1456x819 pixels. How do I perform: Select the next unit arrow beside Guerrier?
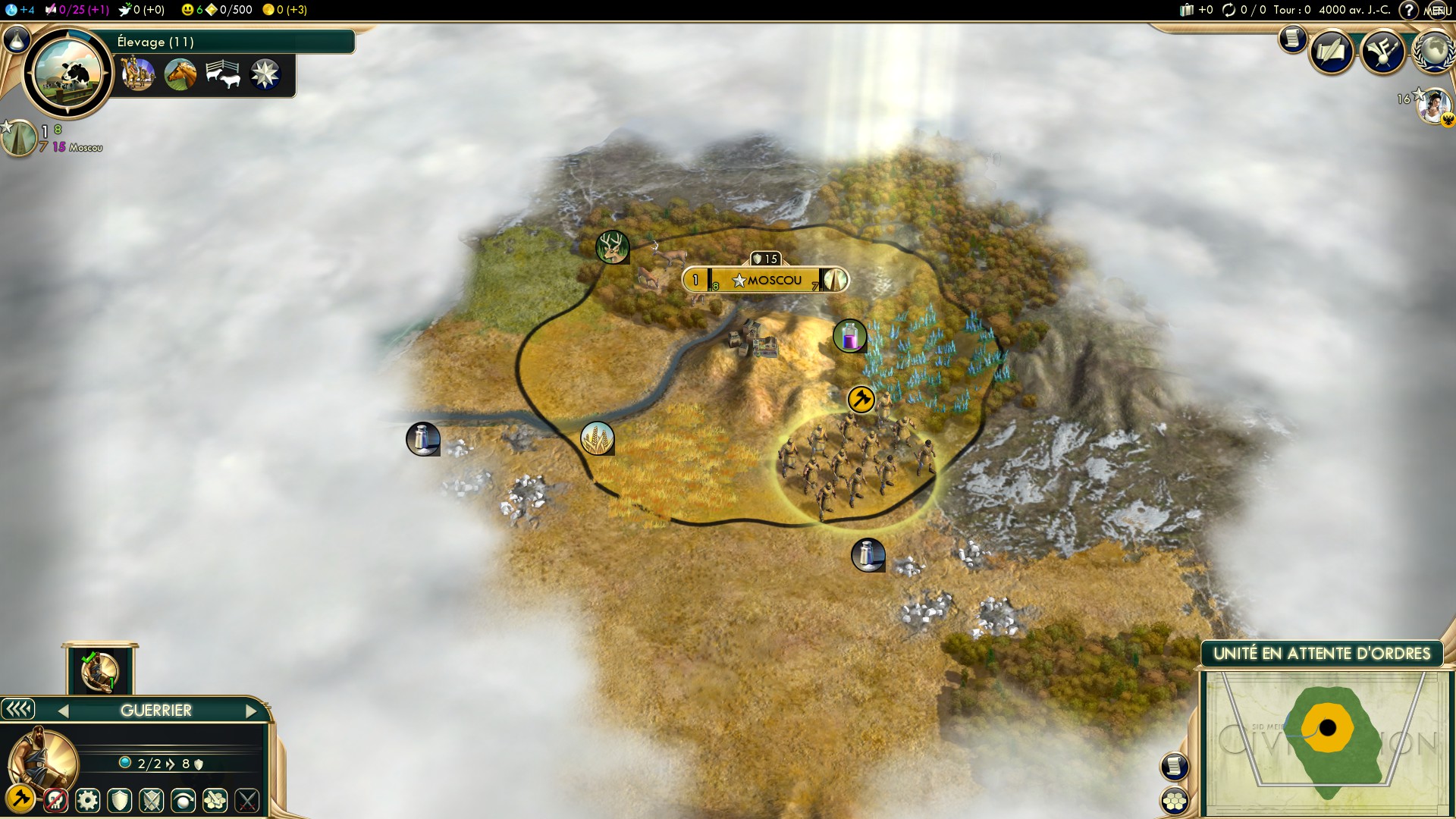(x=252, y=711)
